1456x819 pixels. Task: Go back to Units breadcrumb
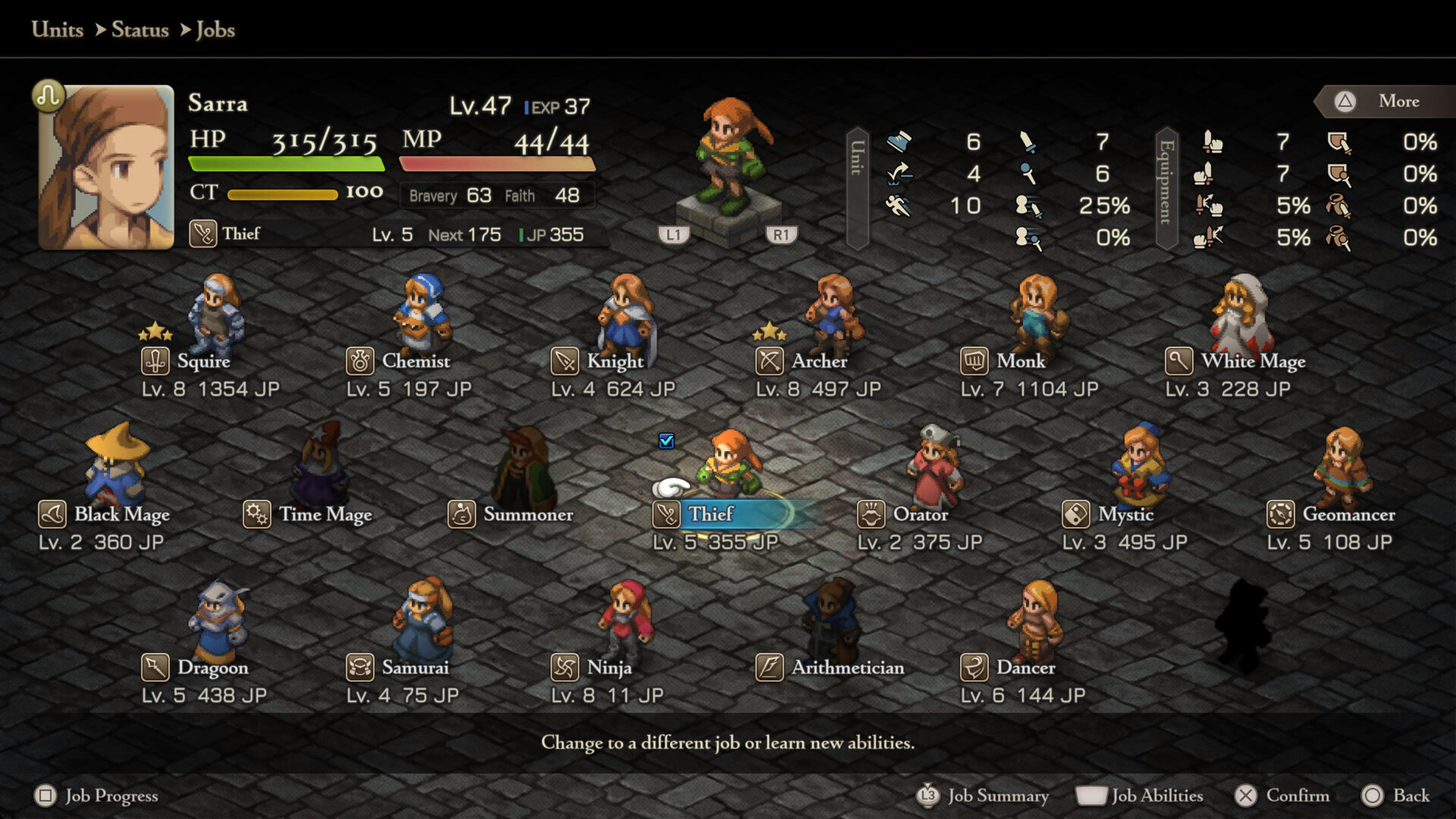tap(58, 30)
